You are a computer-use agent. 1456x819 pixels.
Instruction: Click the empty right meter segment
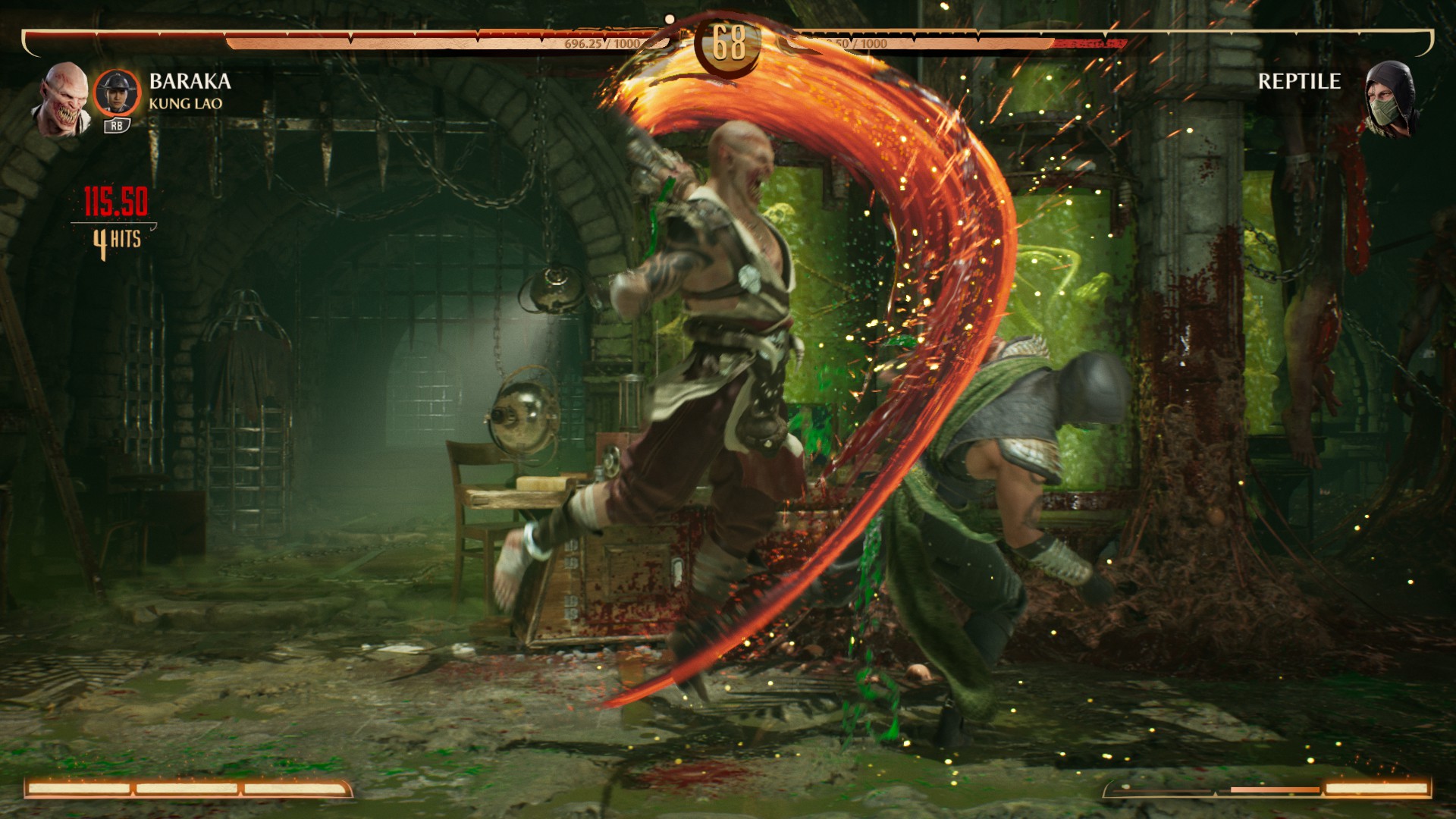click(x=1160, y=791)
